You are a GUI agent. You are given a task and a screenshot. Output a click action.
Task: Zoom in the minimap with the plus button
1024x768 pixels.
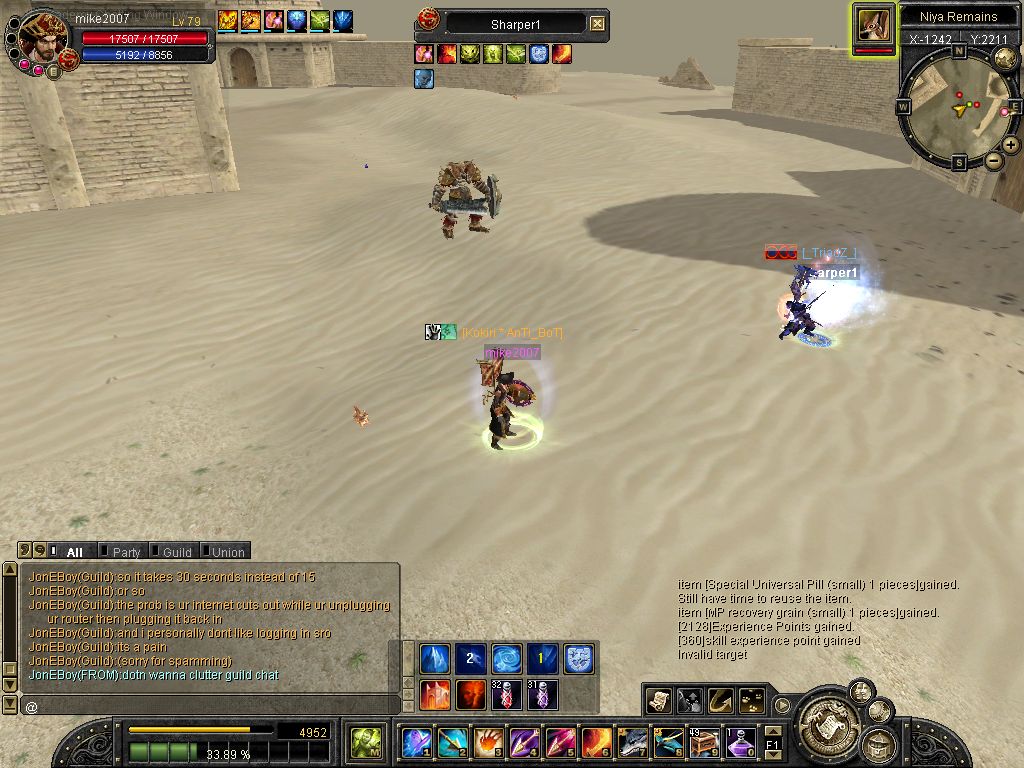pyautogui.click(x=1011, y=145)
